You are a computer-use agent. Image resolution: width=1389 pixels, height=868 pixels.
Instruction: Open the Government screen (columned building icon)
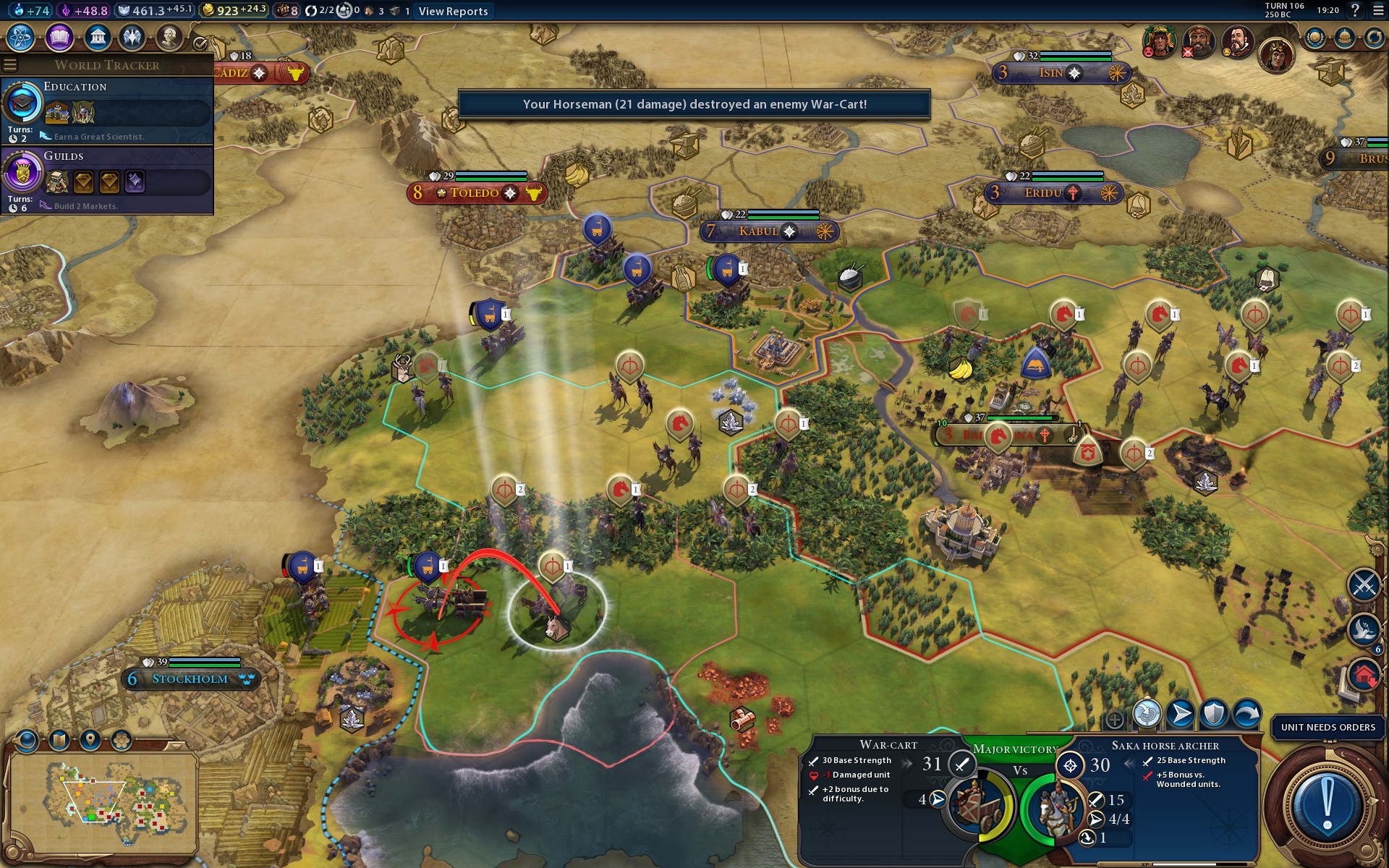click(x=97, y=37)
